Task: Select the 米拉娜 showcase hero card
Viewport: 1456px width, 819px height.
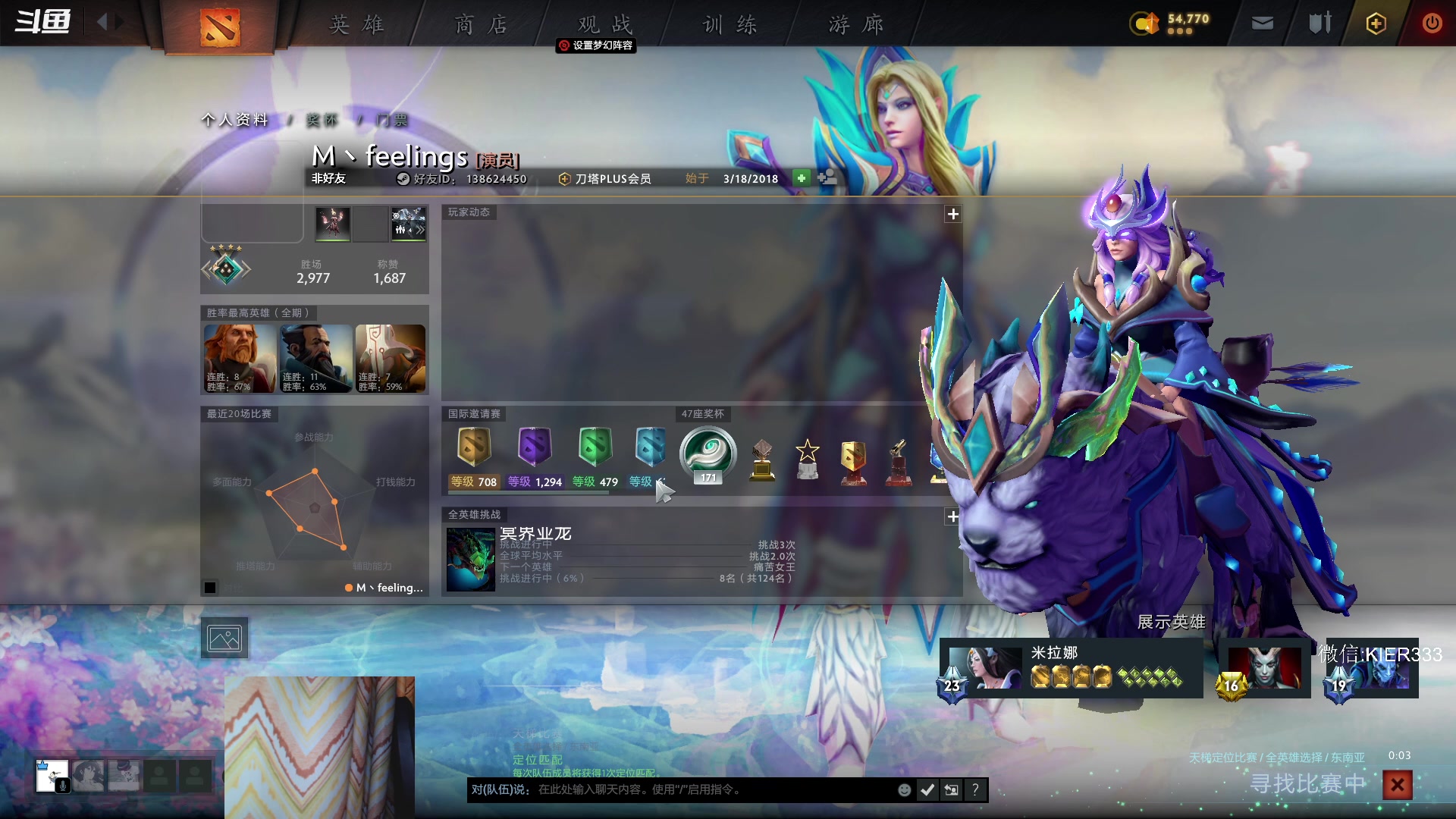Action: (1071, 668)
